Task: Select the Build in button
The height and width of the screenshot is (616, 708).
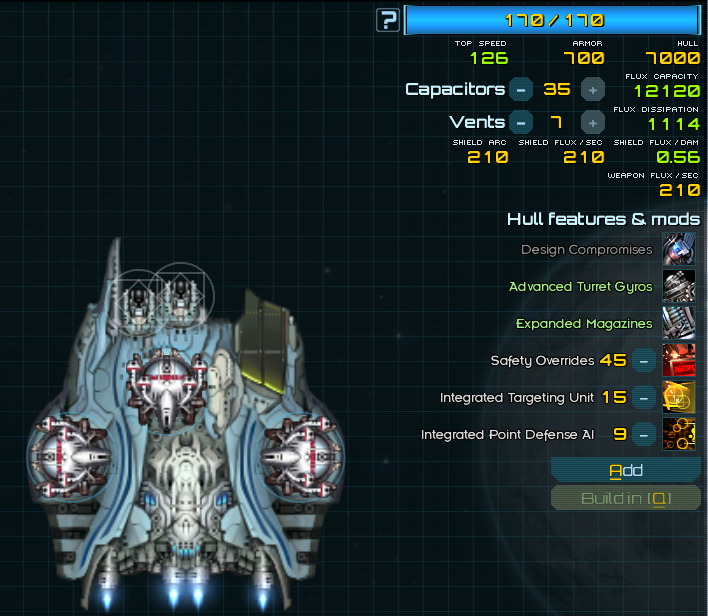Action: 626,498
